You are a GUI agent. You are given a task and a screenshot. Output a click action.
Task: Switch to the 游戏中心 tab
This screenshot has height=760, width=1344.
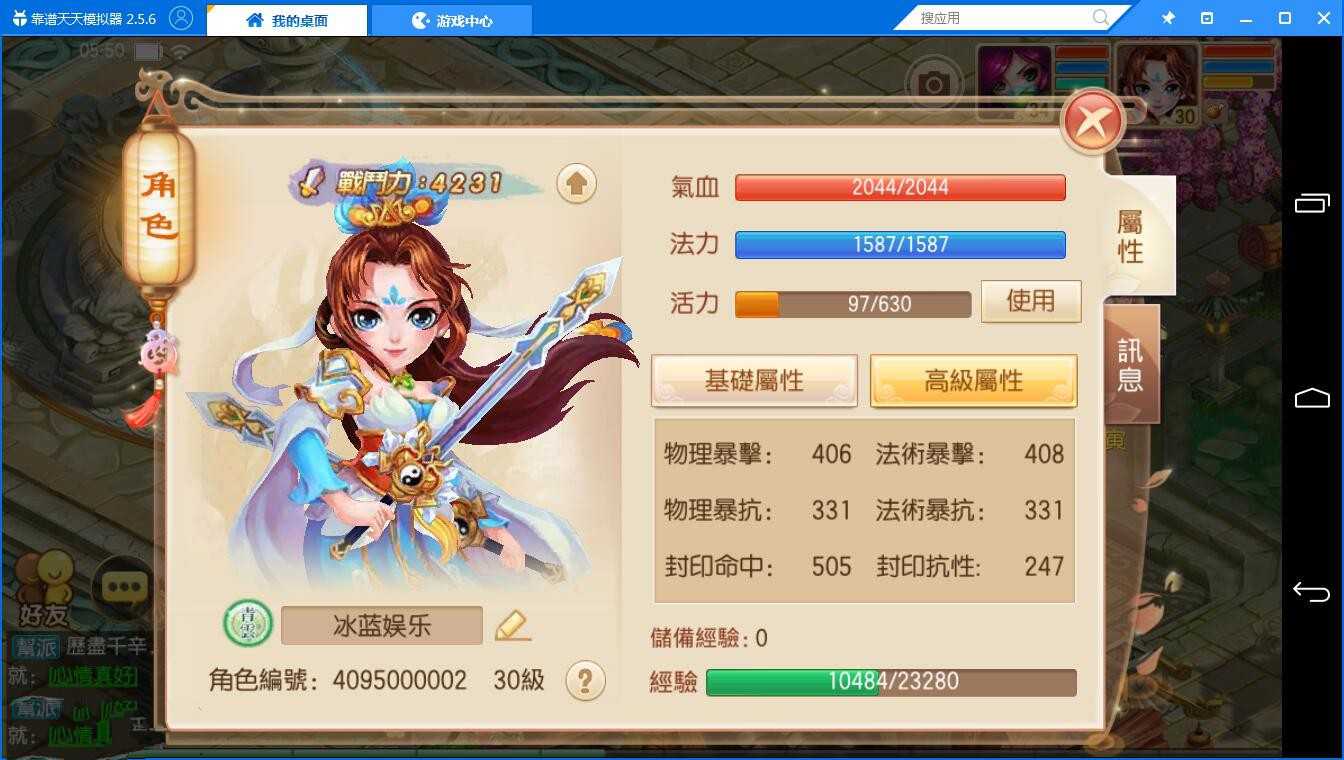[451, 18]
